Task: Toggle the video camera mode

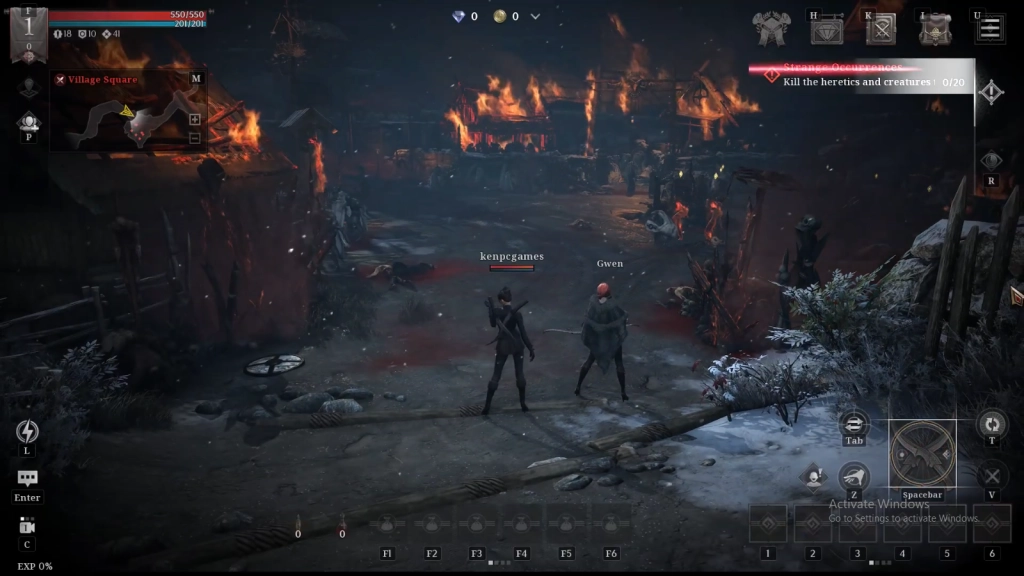Action: [x=27, y=526]
